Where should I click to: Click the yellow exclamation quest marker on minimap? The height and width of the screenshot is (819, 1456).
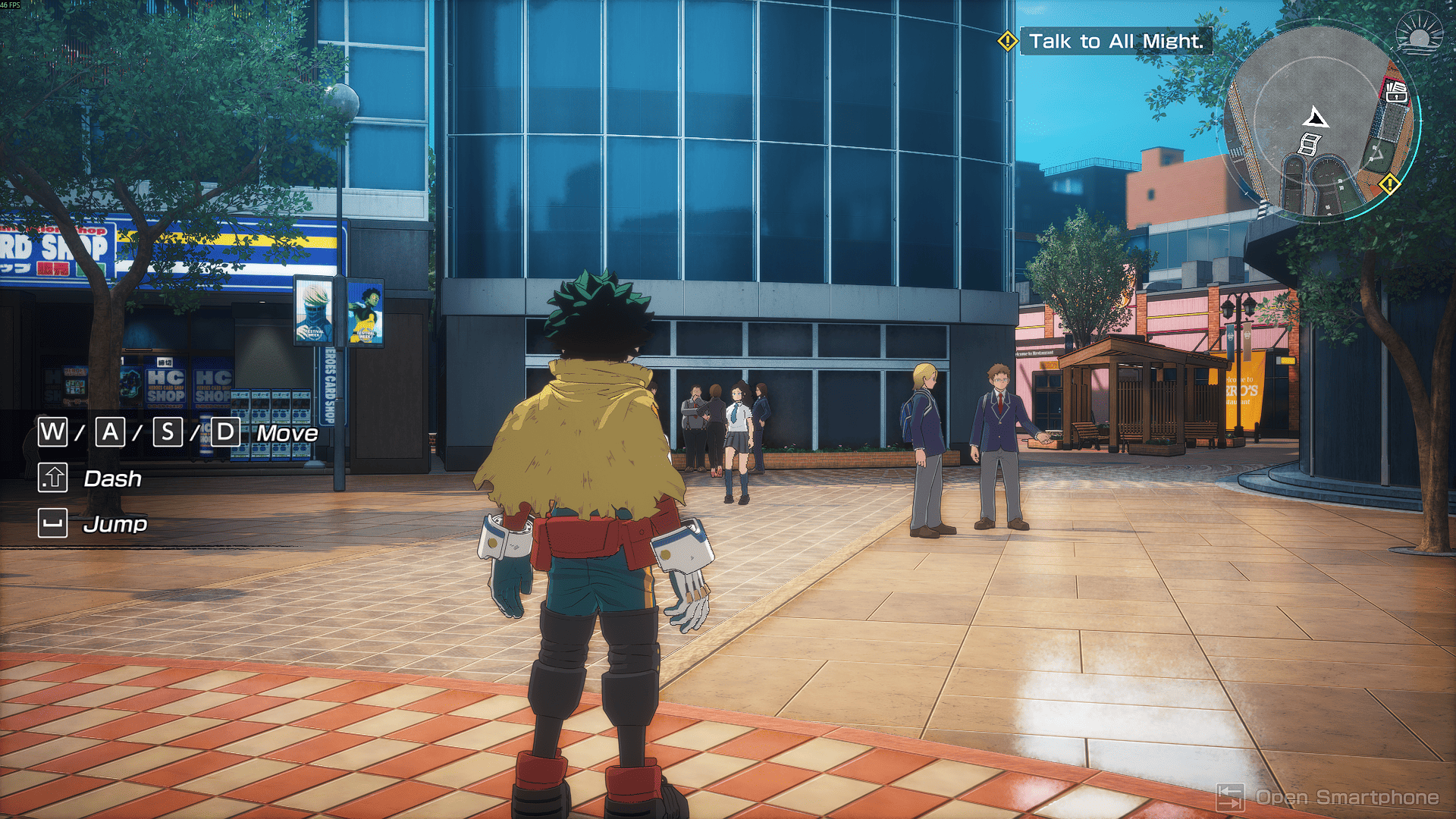pos(1389,184)
